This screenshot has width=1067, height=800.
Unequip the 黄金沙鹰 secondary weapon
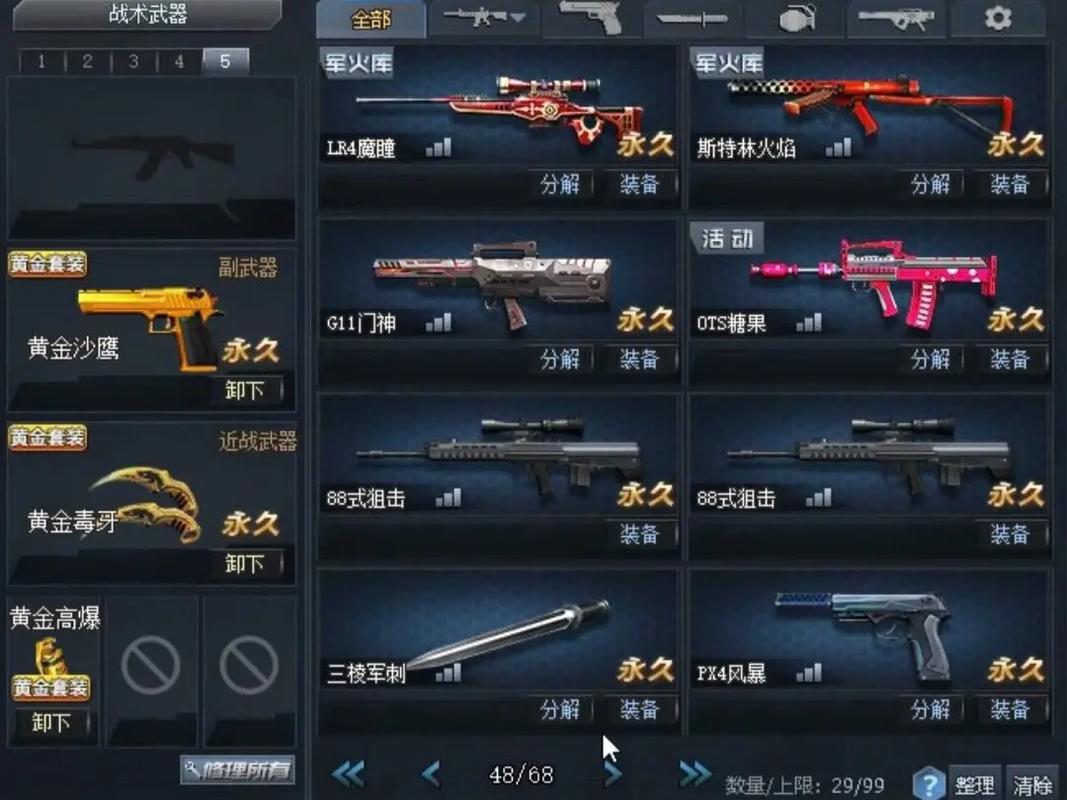tap(245, 390)
